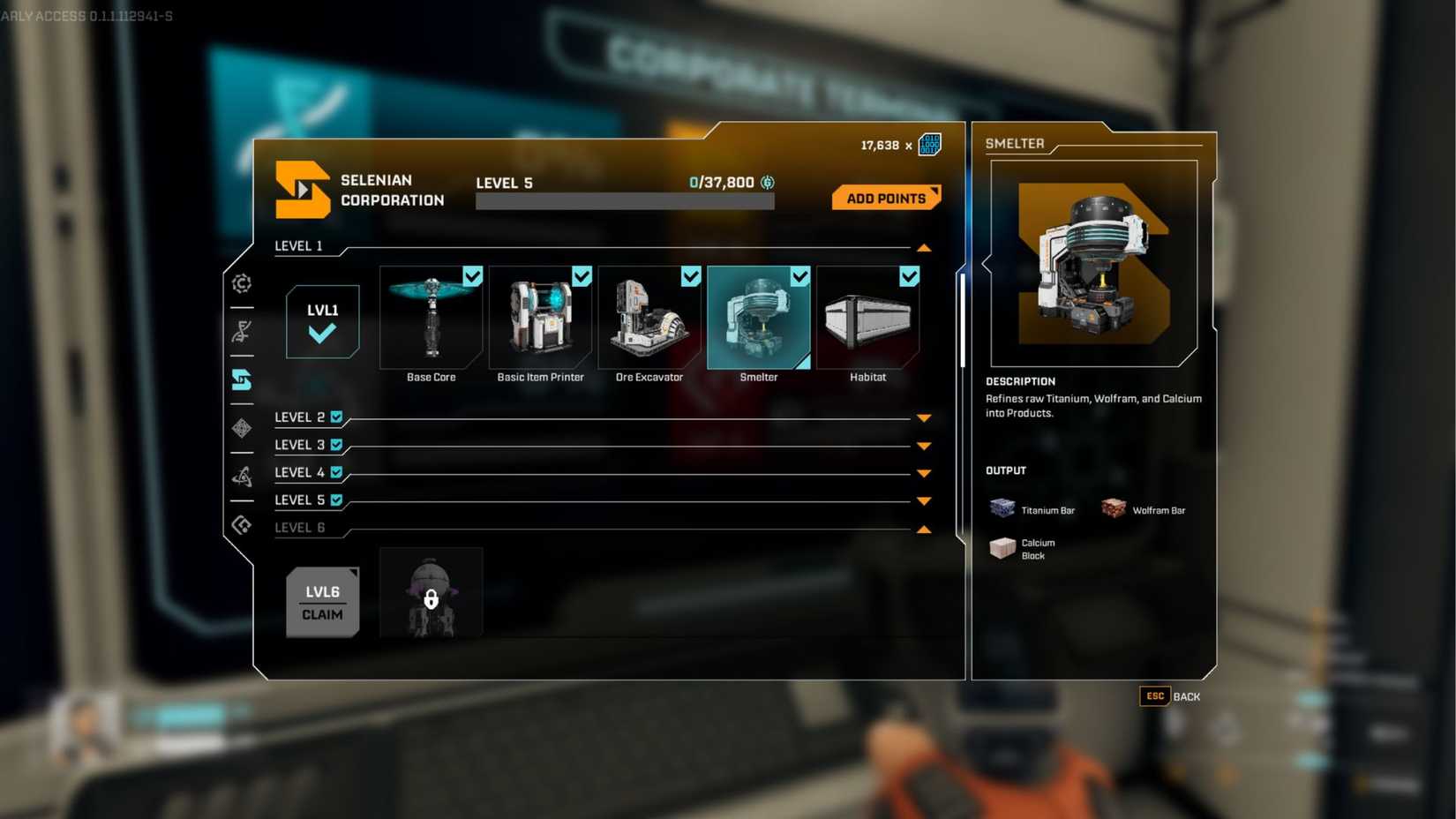Select the bottom faction emblem in the sidebar
The image size is (1456, 819).
[241, 525]
